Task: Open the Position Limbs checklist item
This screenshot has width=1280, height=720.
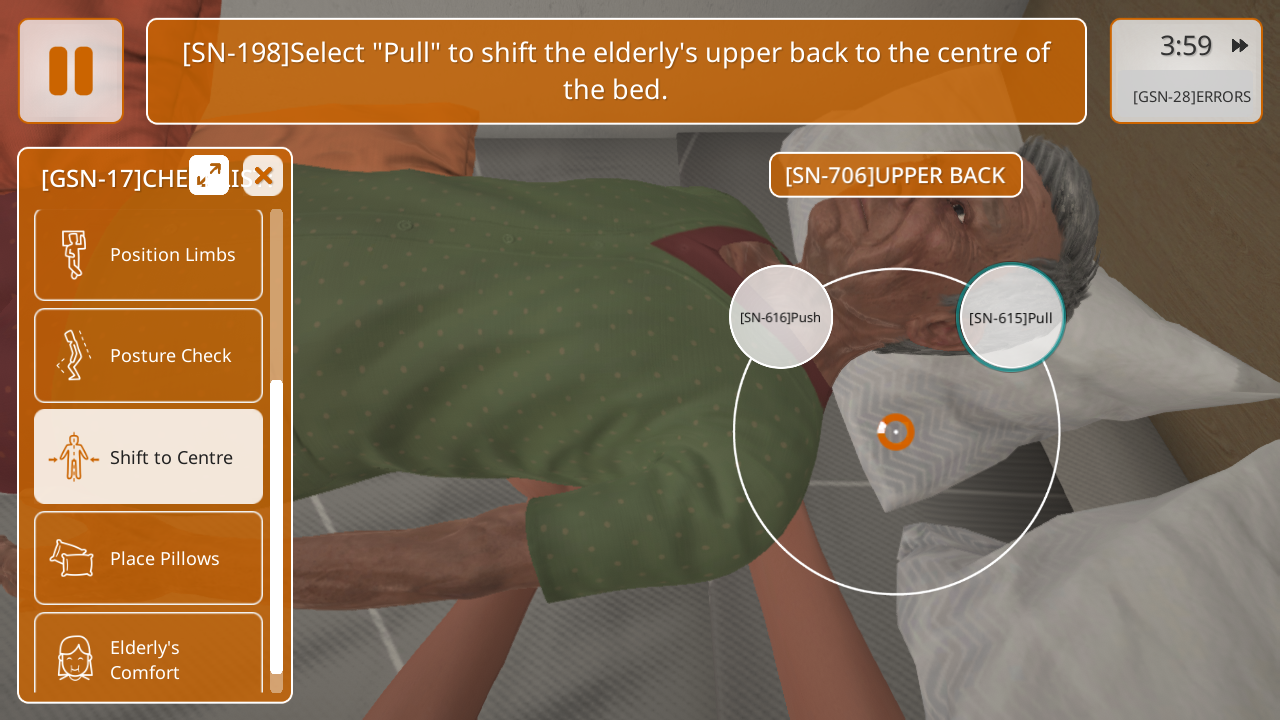Action: coord(148,254)
